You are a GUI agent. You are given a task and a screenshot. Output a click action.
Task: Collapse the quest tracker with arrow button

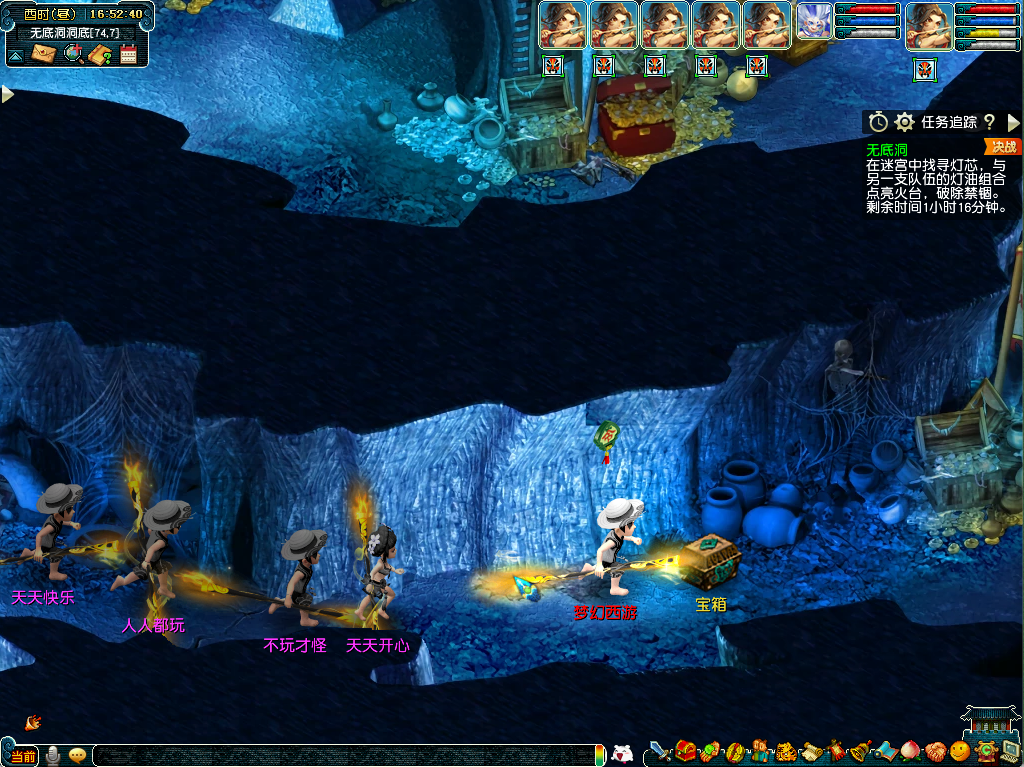[1013, 122]
